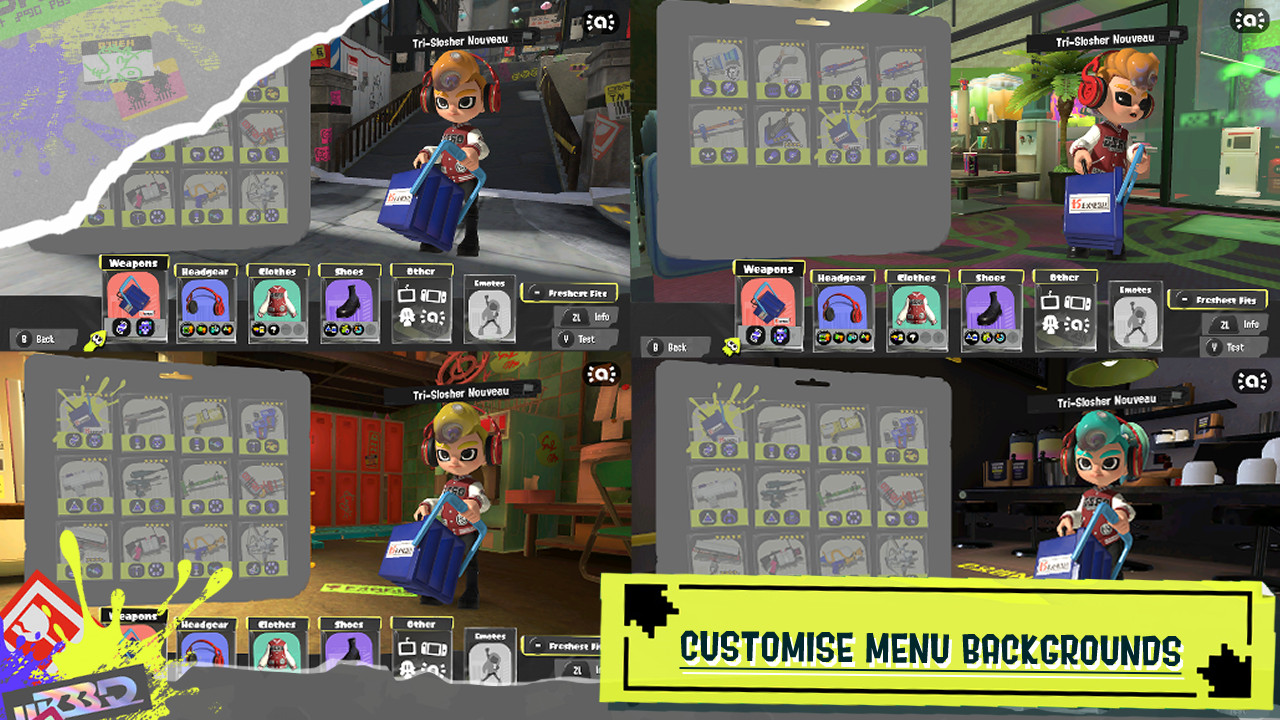The height and width of the screenshot is (720, 1280).
Task: Click the Switch console icon in the Other panel
Action: [434, 294]
